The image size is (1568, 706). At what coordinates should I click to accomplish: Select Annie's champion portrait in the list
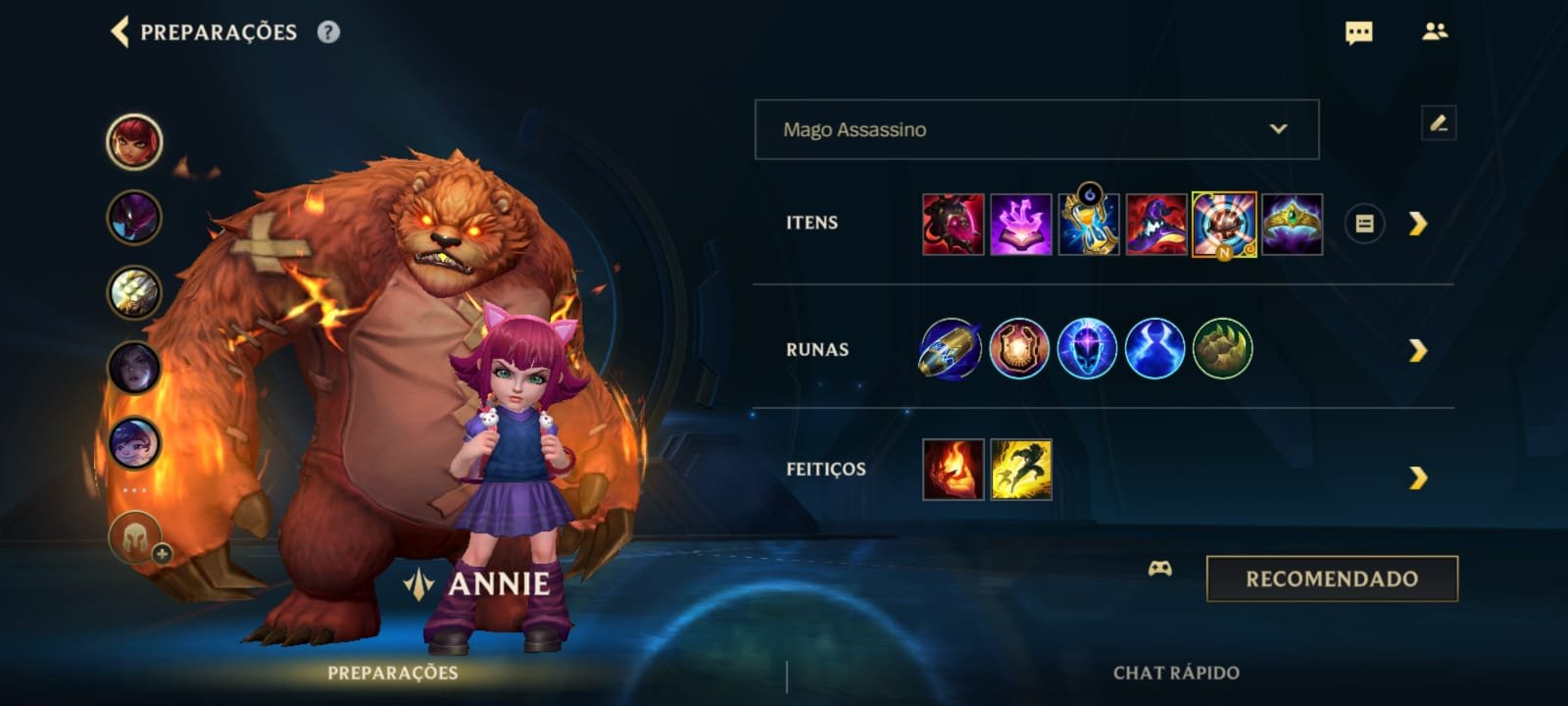click(x=134, y=141)
